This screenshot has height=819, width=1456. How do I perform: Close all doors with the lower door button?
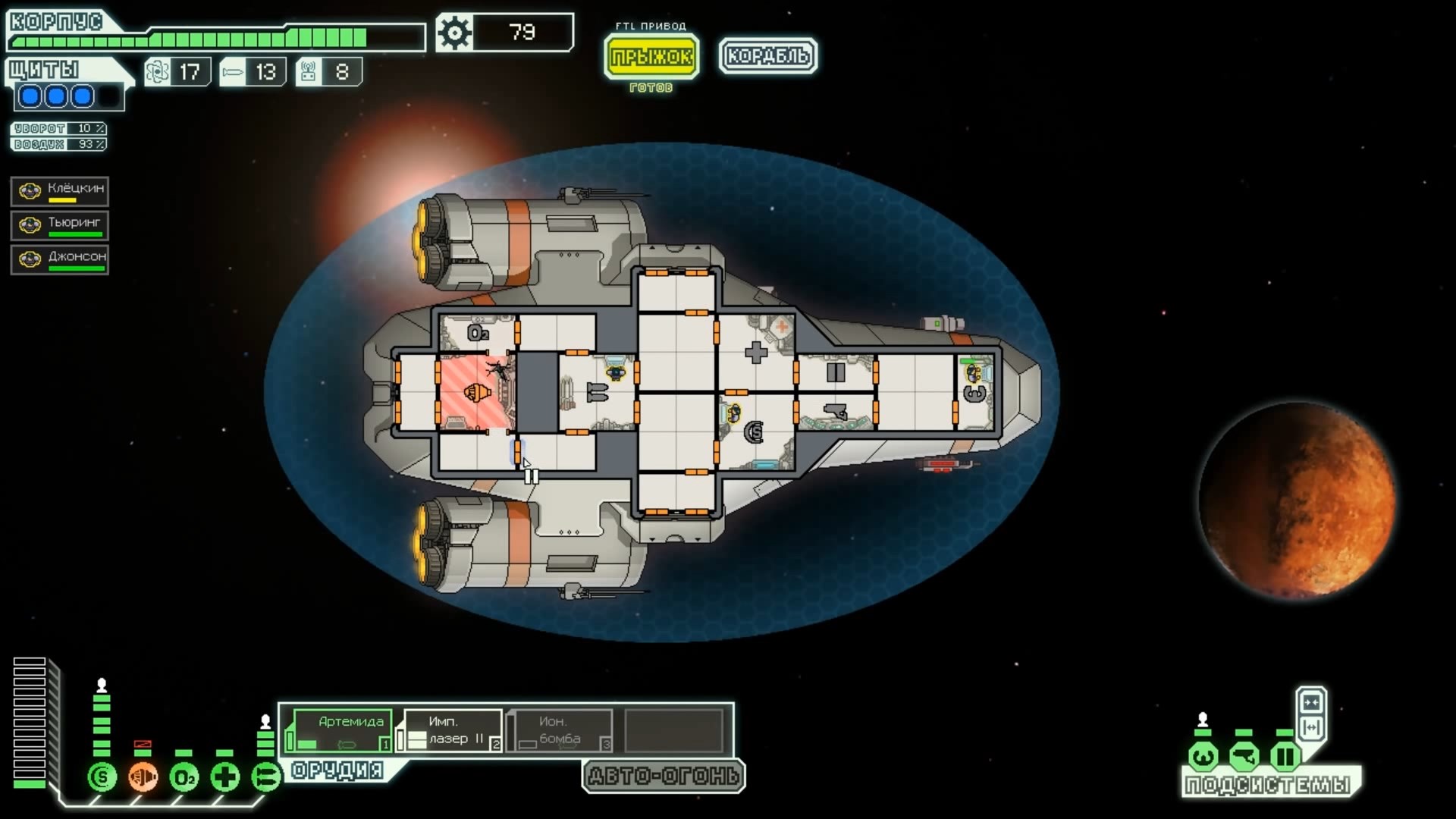(1311, 728)
